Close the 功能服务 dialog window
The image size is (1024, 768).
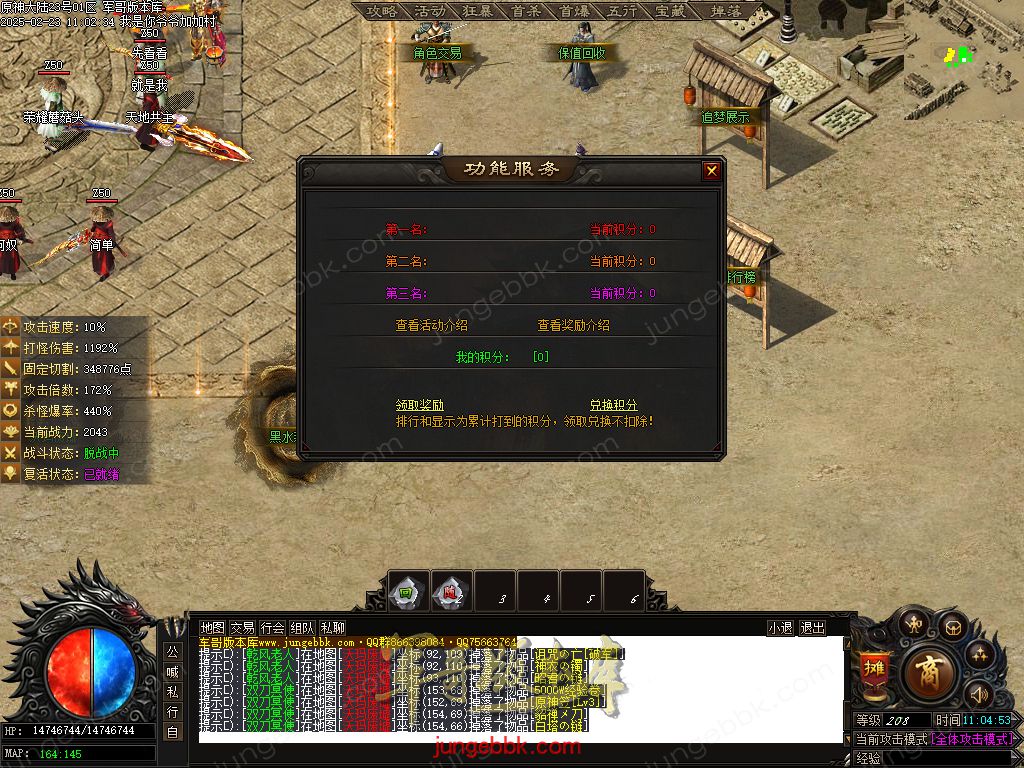(711, 171)
